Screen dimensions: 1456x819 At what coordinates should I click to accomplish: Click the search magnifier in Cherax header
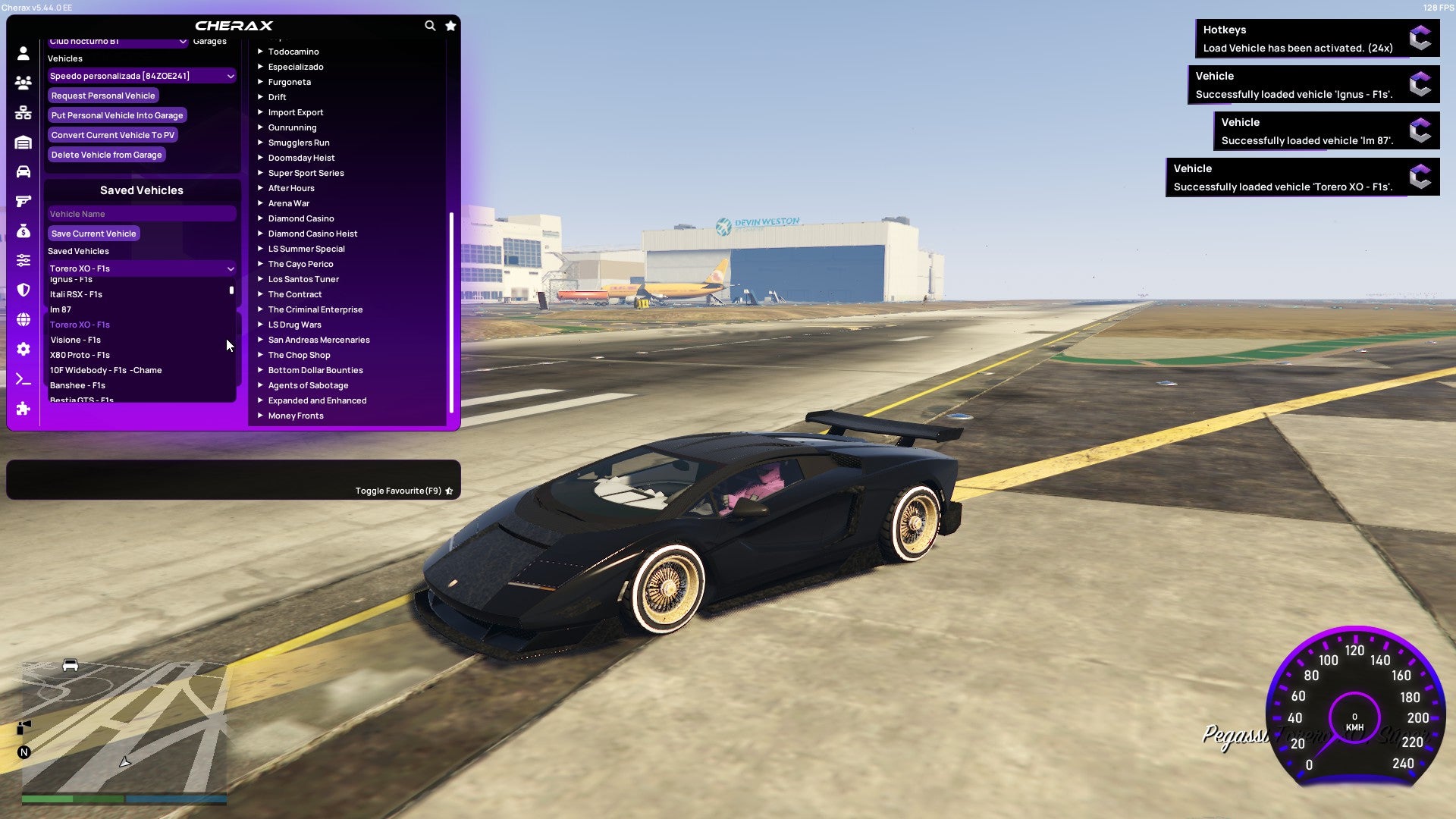tap(430, 25)
